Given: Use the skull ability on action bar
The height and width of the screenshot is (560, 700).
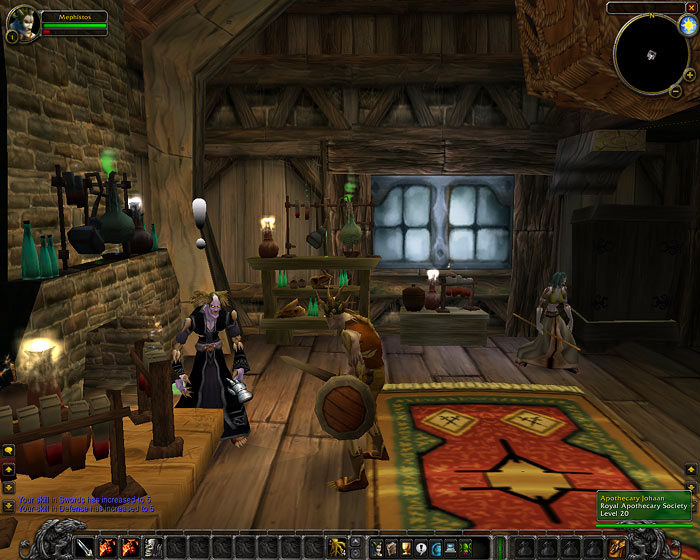Looking at the screenshot, I should point(151,547).
